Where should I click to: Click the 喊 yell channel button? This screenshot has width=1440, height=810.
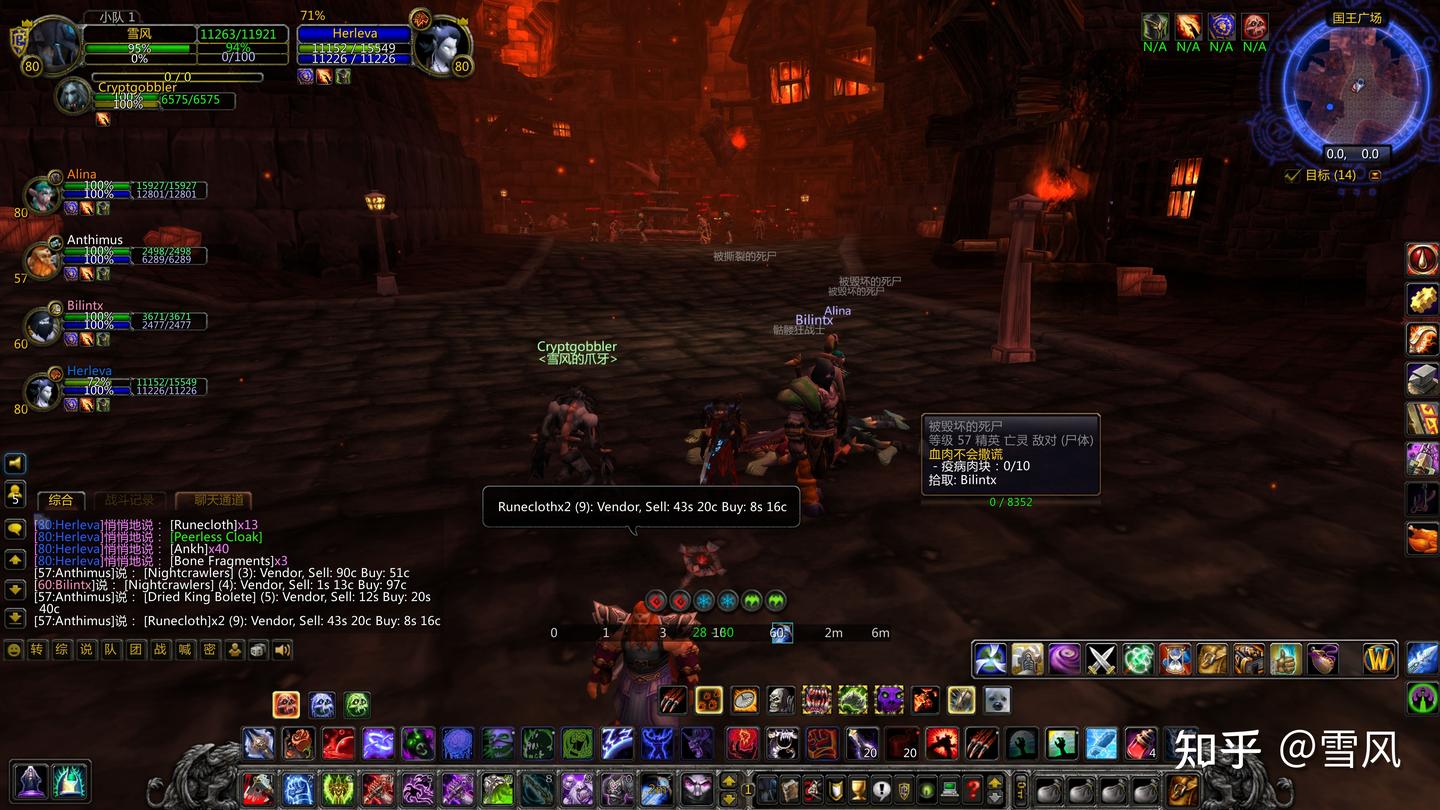pyautogui.click(x=184, y=650)
